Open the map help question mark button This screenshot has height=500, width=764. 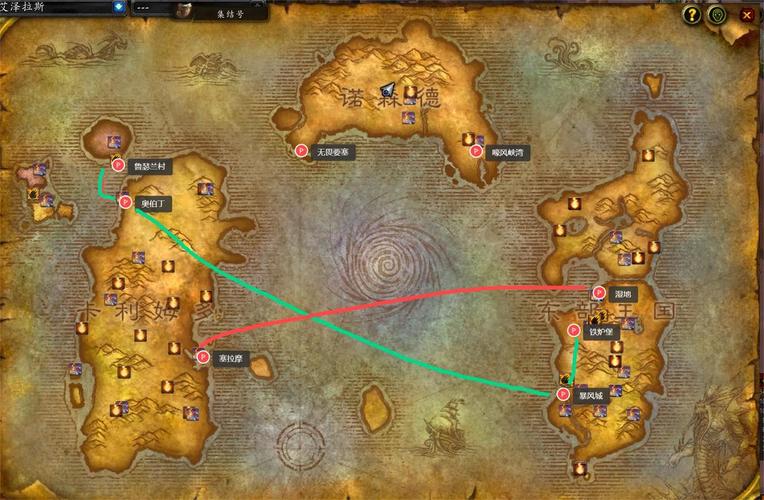(x=691, y=15)
